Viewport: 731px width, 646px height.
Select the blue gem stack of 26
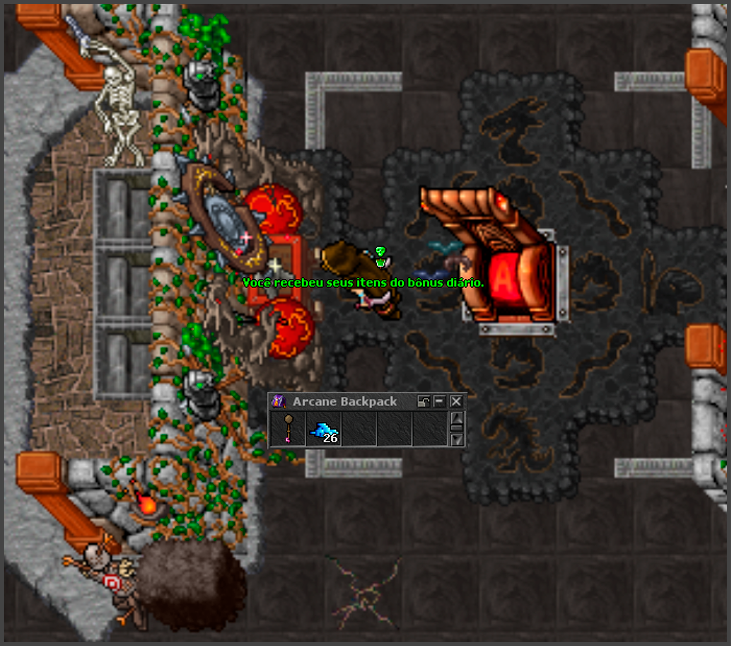(x=324, y=430)
